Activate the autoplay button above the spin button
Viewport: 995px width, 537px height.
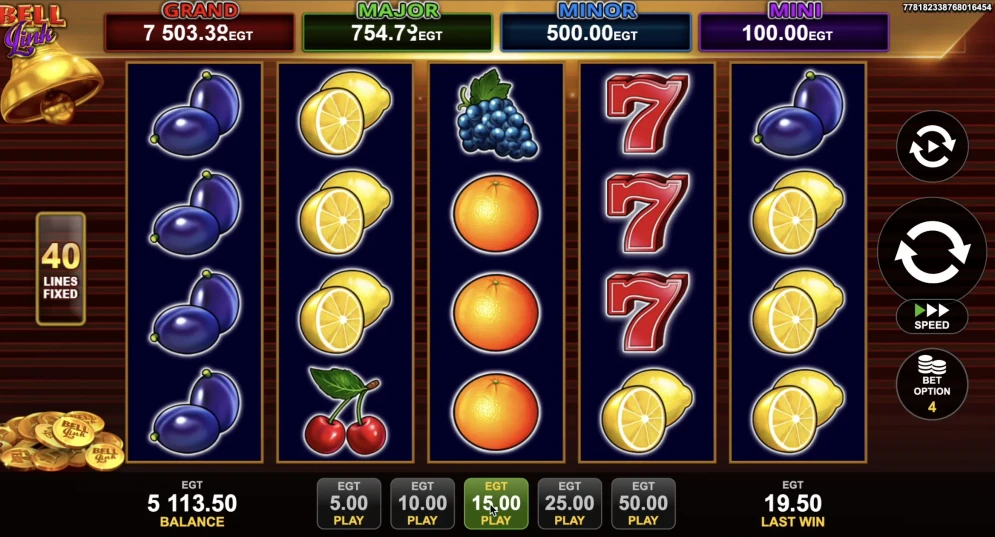932,147
